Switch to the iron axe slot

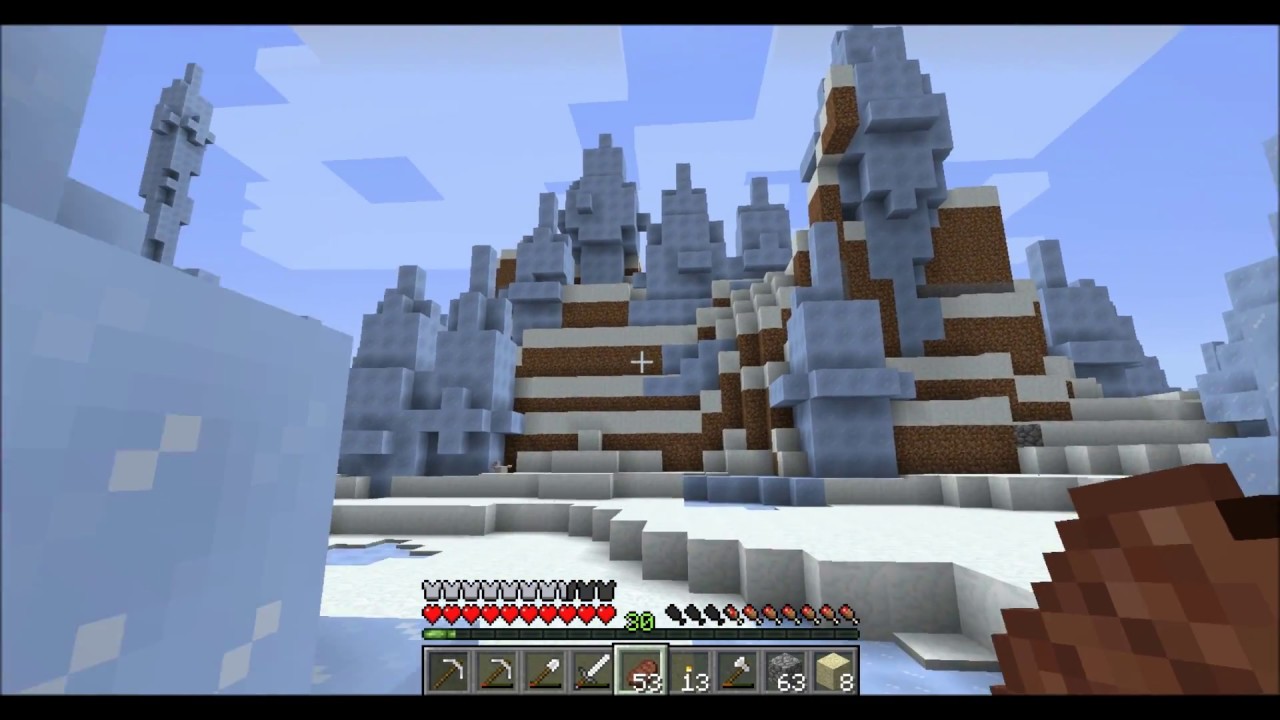(737, 670)
